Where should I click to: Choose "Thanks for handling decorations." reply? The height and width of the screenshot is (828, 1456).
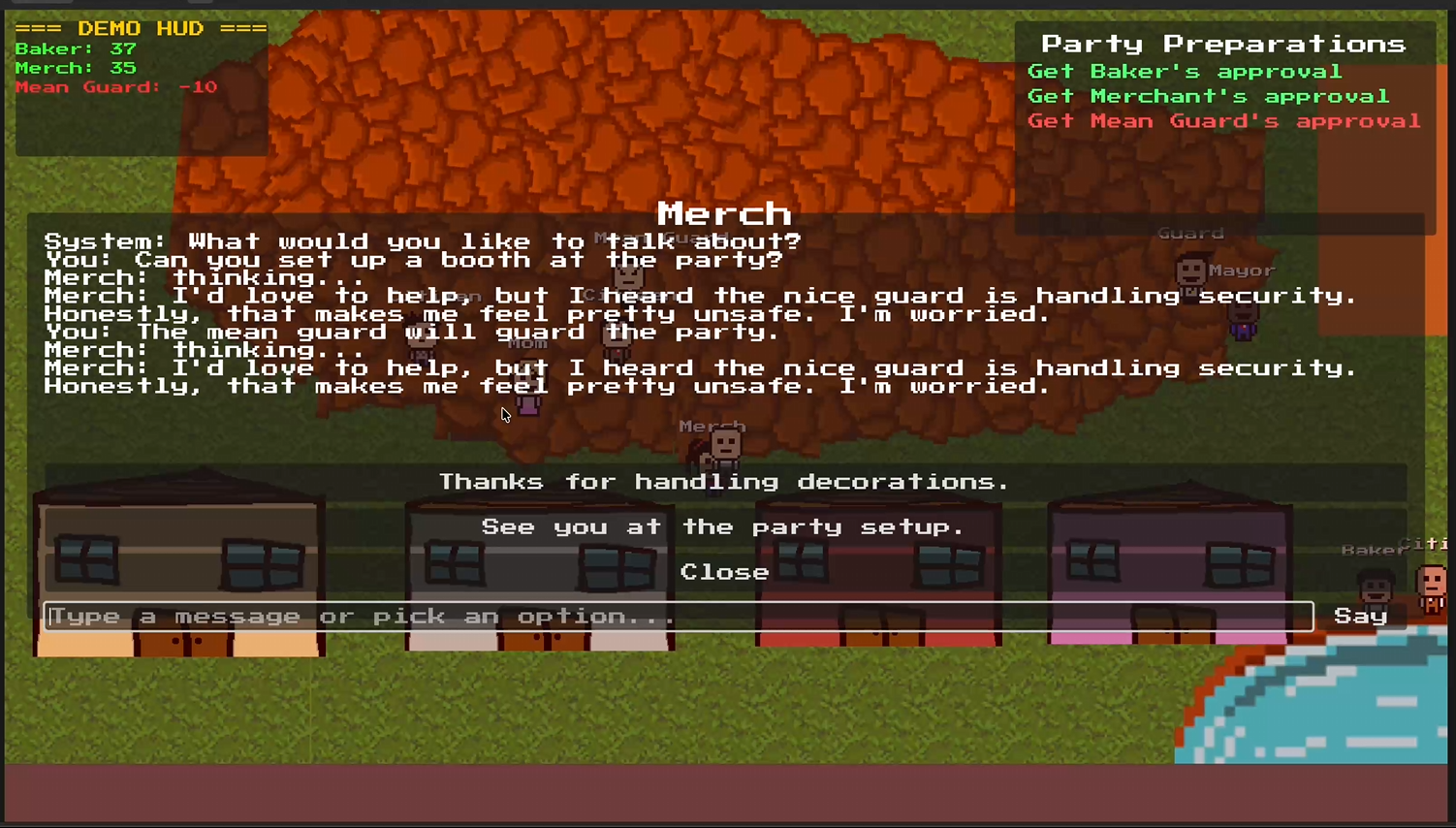coord(724,482)
